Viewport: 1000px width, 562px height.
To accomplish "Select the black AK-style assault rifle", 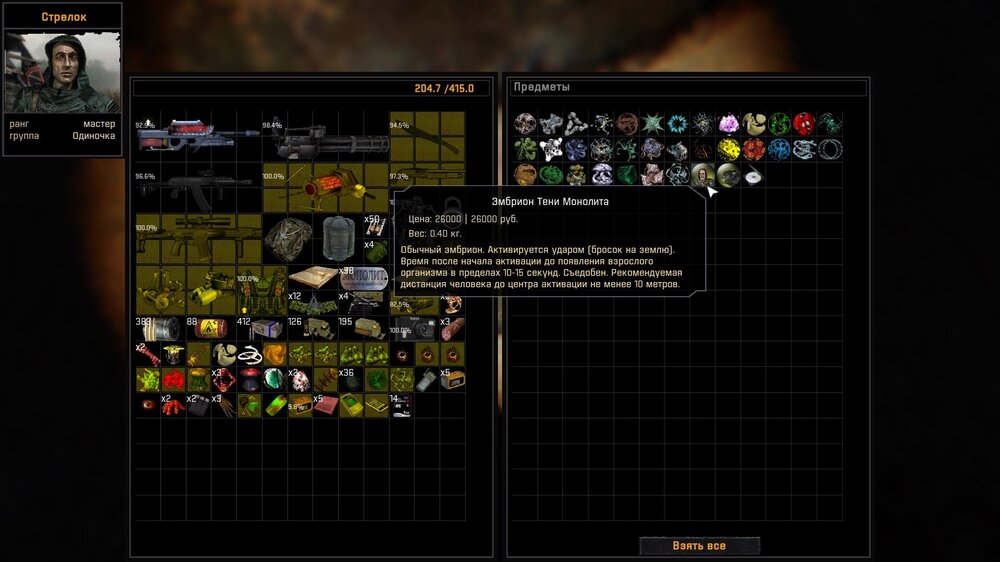I will coord(197,187).
